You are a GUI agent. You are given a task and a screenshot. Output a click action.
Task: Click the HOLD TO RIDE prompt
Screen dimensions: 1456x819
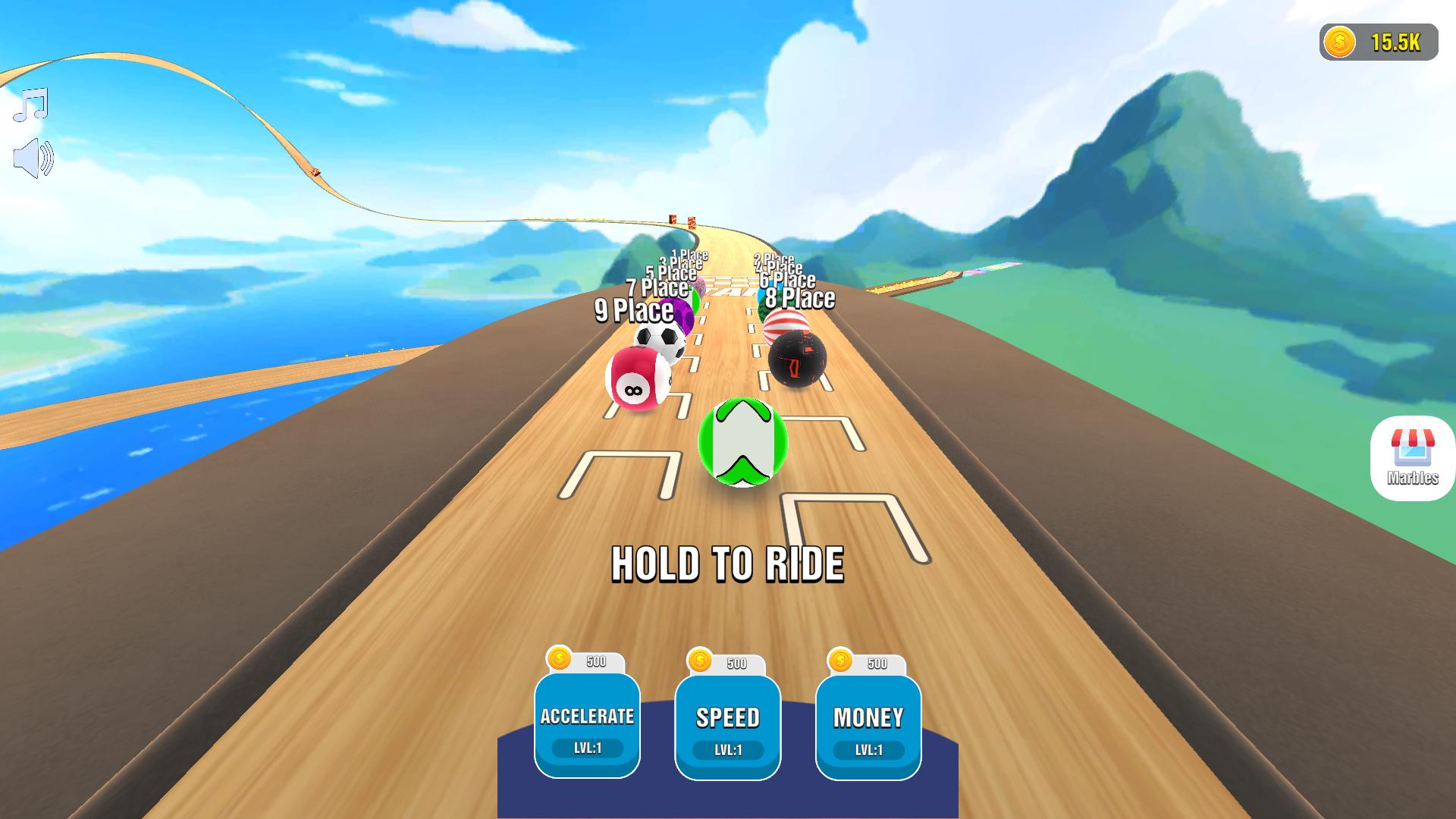click(729, 564)
